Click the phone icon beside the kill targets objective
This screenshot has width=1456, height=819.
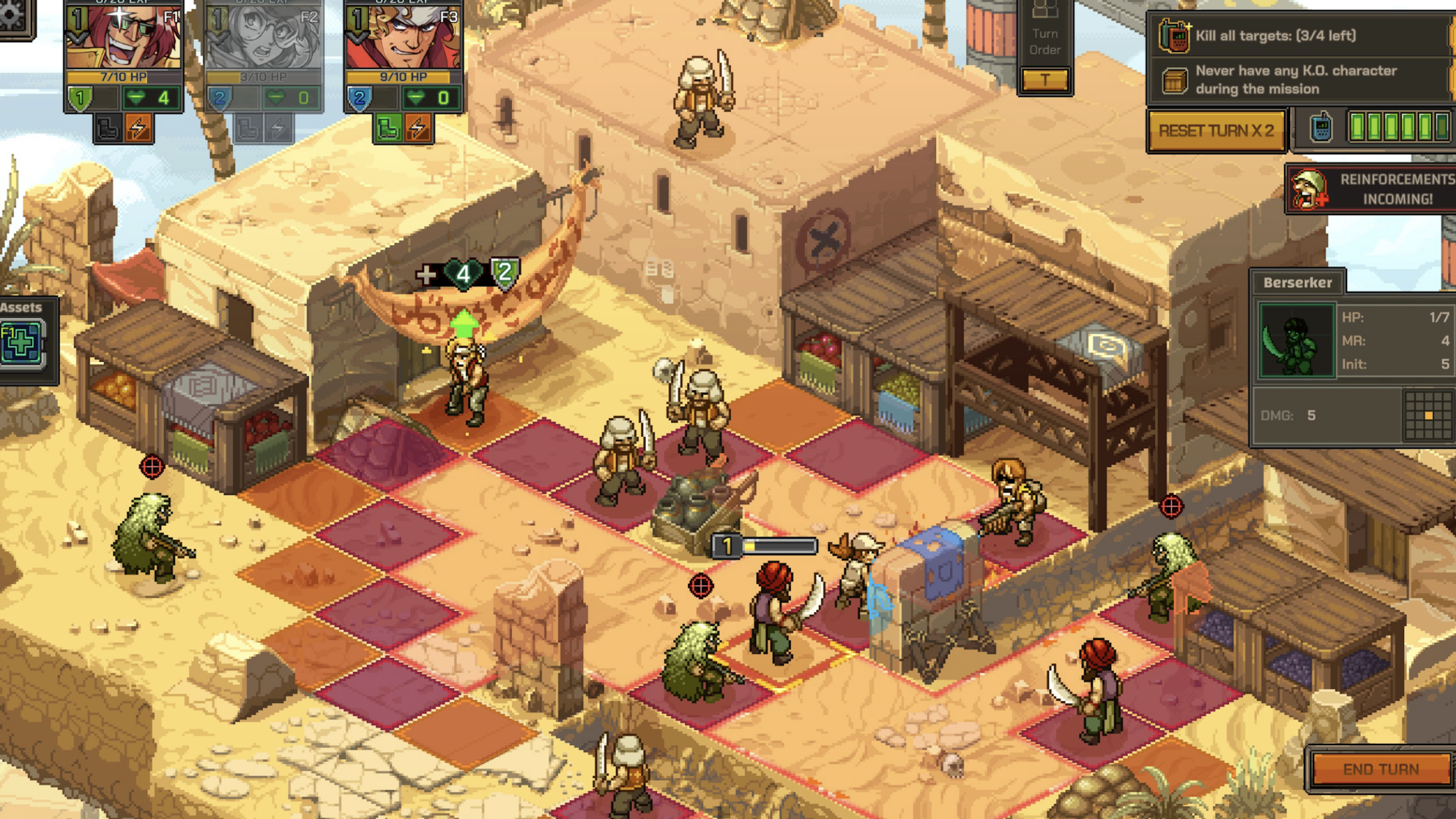click(1175, 37)
